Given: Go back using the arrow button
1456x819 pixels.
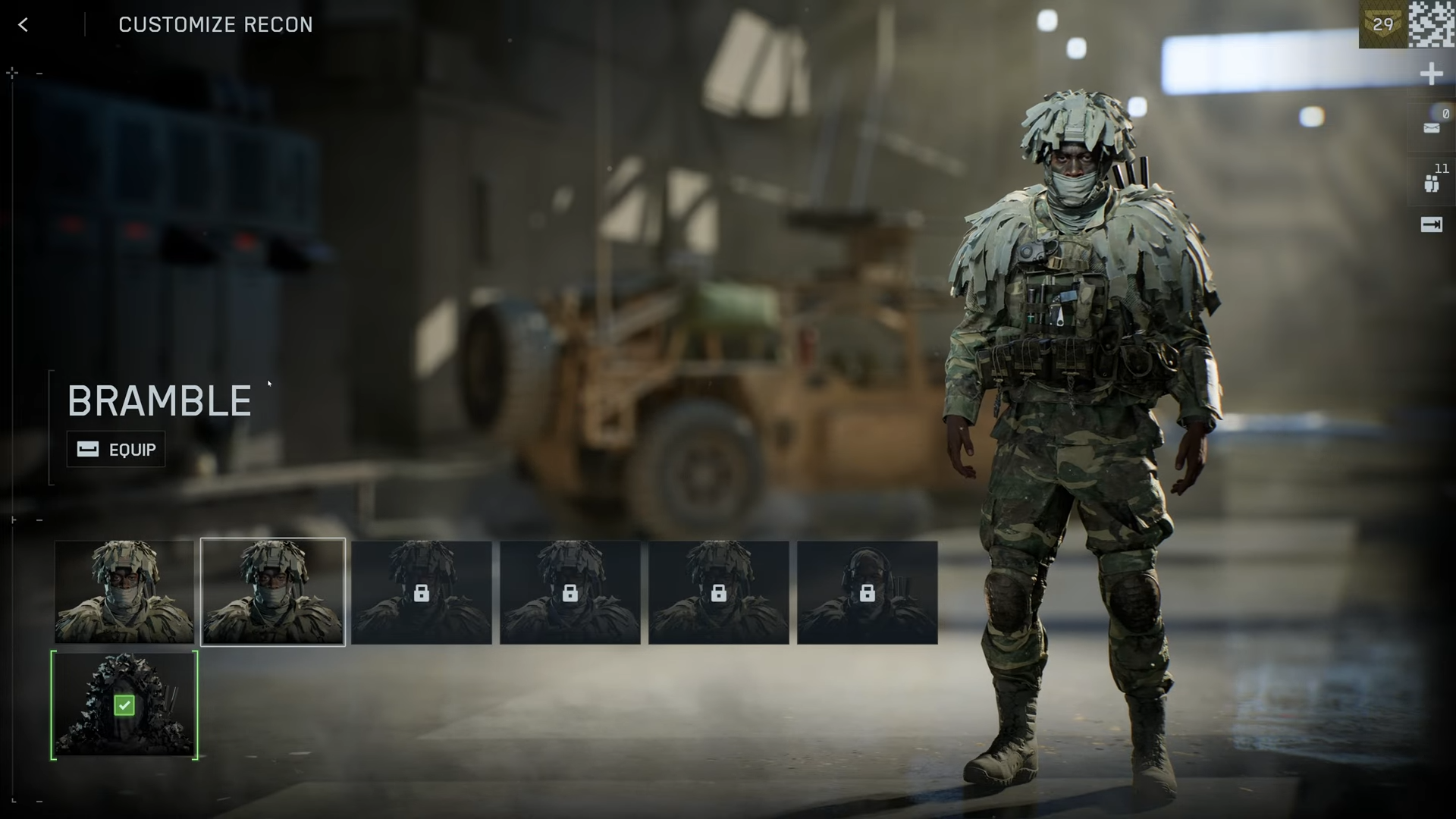Looking at the screenshot, I should click(x=24, y=25).
